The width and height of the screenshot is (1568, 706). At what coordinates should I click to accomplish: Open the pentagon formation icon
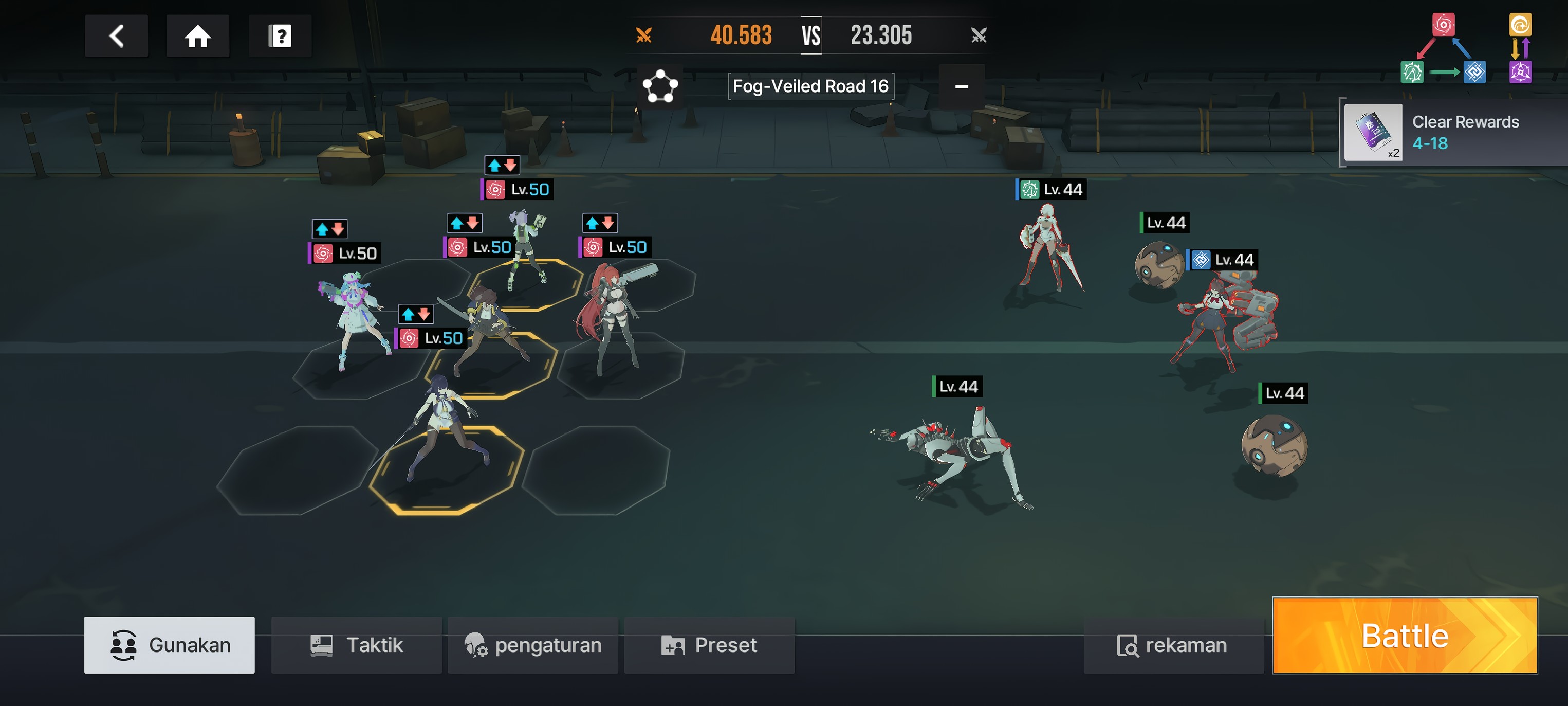click(660, 86)
